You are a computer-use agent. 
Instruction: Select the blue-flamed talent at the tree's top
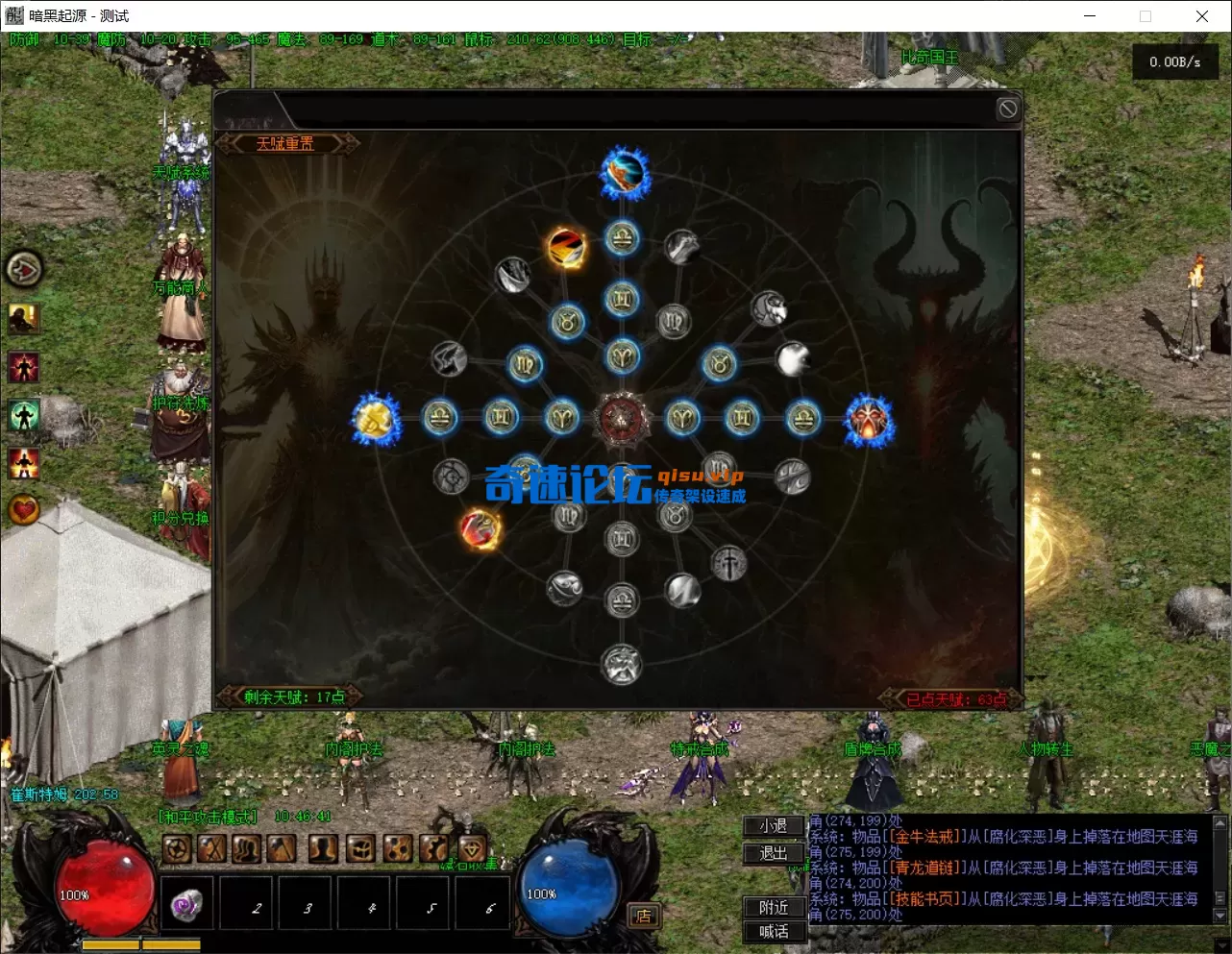(625, 174)
